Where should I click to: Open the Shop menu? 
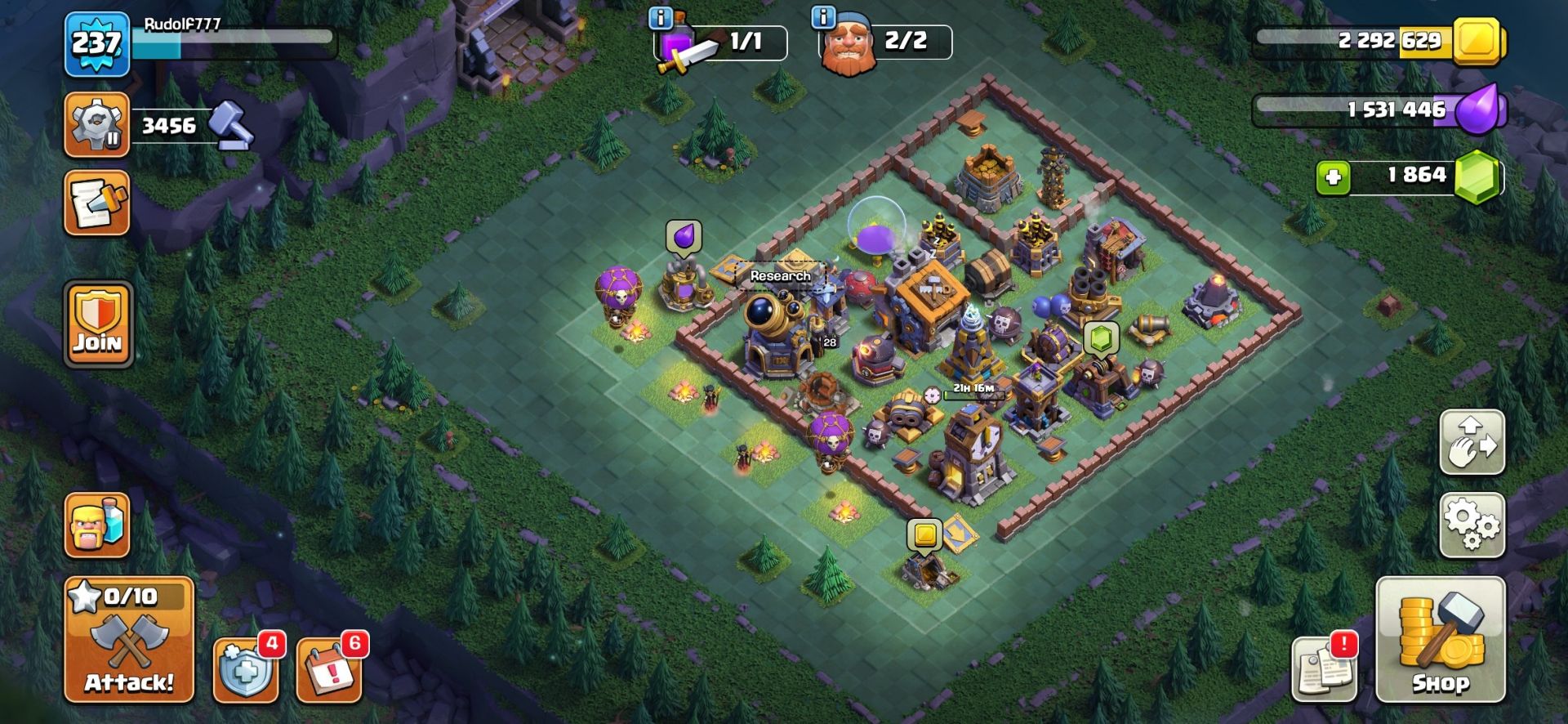[x=1440, y=640]
